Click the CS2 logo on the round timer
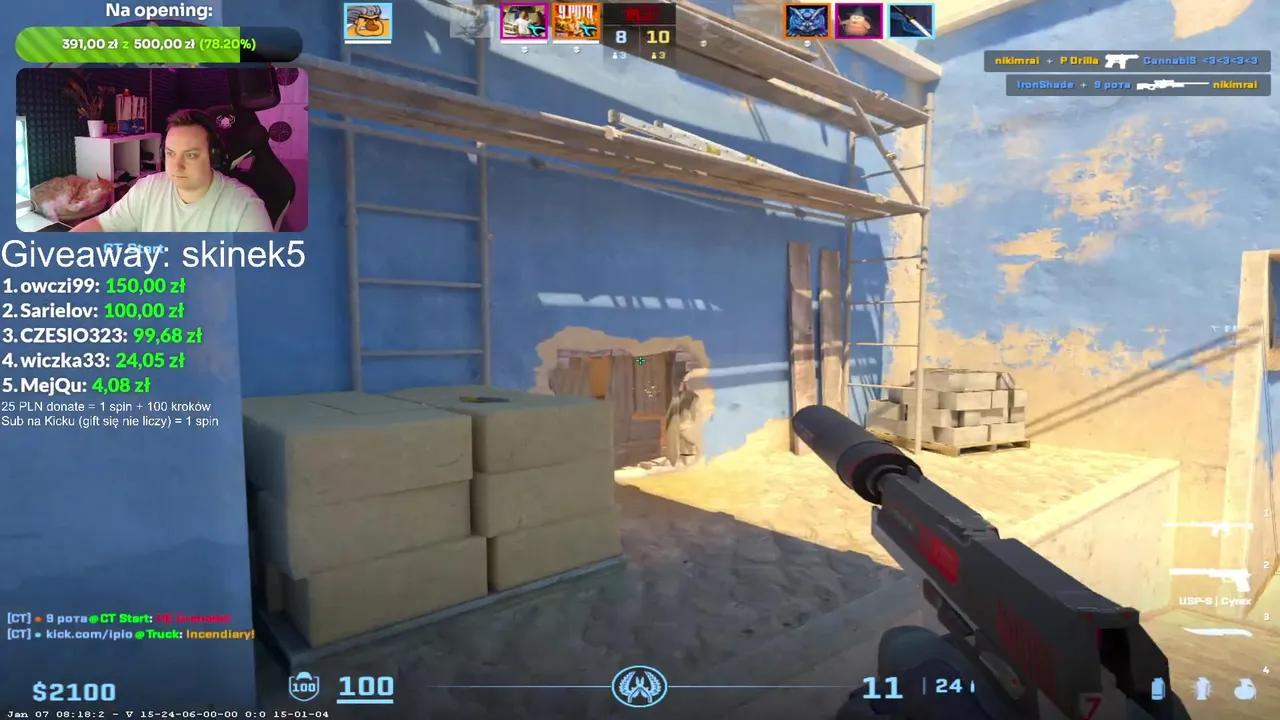Screen dimensions: 1280x720 point(640,686)
